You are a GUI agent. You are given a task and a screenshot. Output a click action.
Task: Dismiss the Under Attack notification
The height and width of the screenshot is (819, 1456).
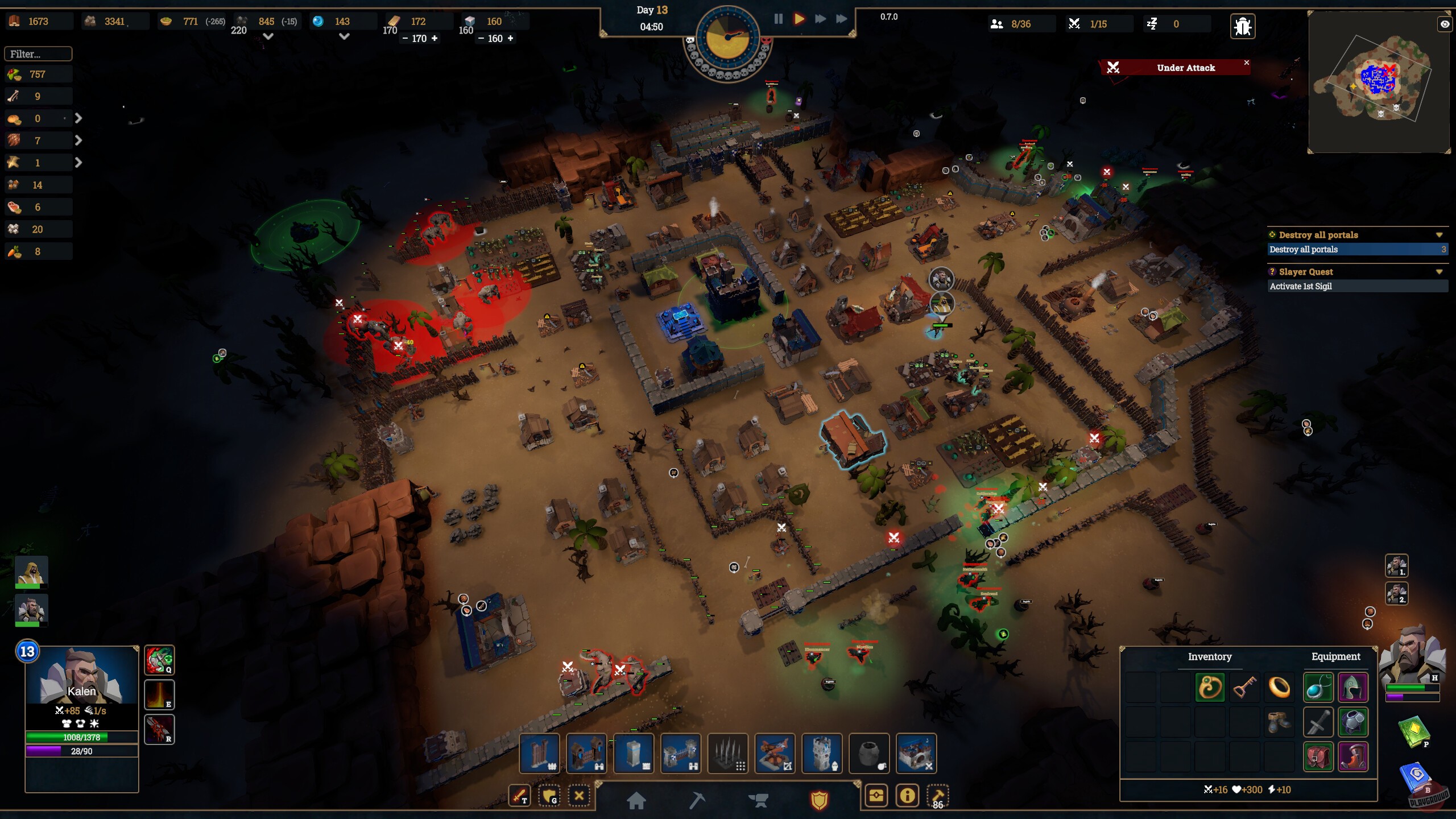(1246, 63)
